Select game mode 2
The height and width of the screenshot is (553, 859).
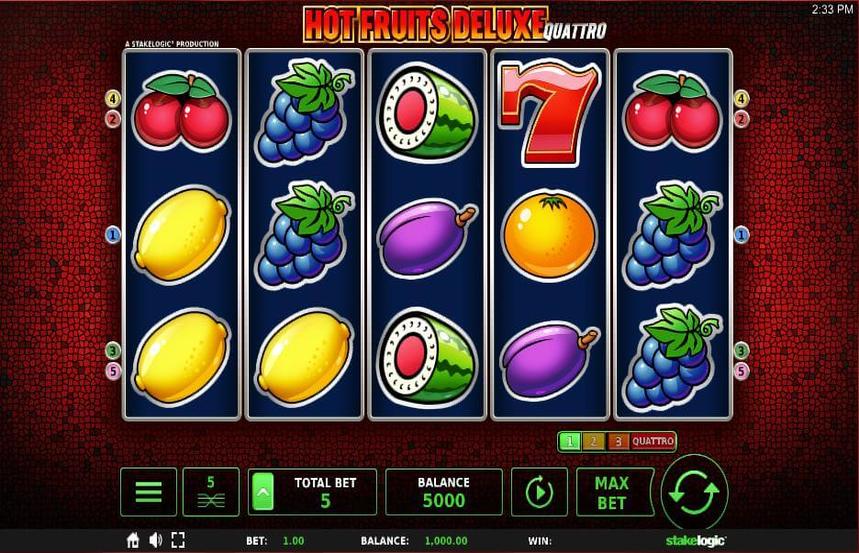coord(592,441)
